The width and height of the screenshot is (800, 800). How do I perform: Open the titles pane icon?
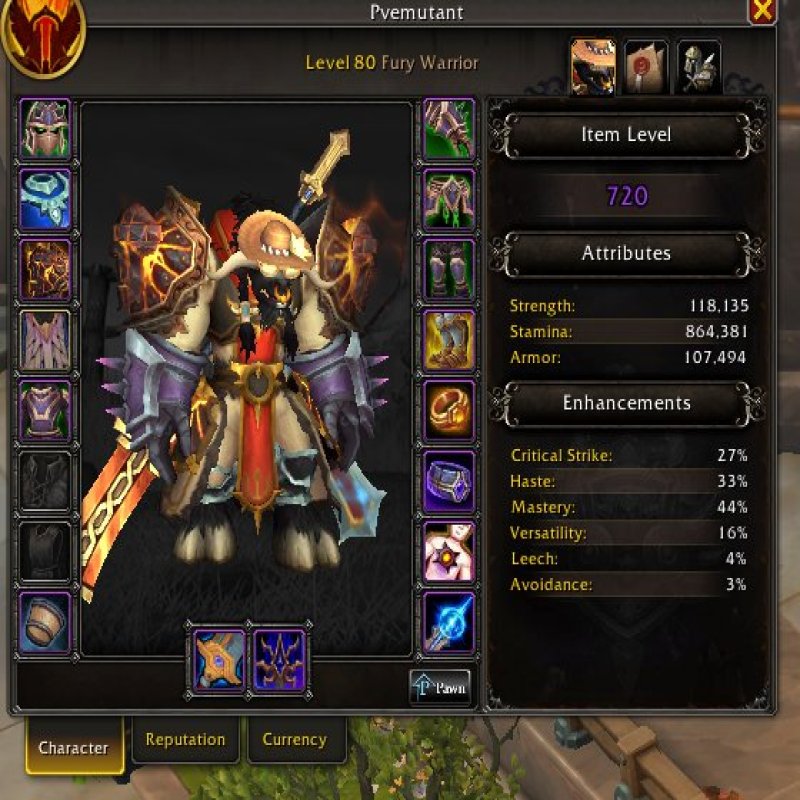645,66
